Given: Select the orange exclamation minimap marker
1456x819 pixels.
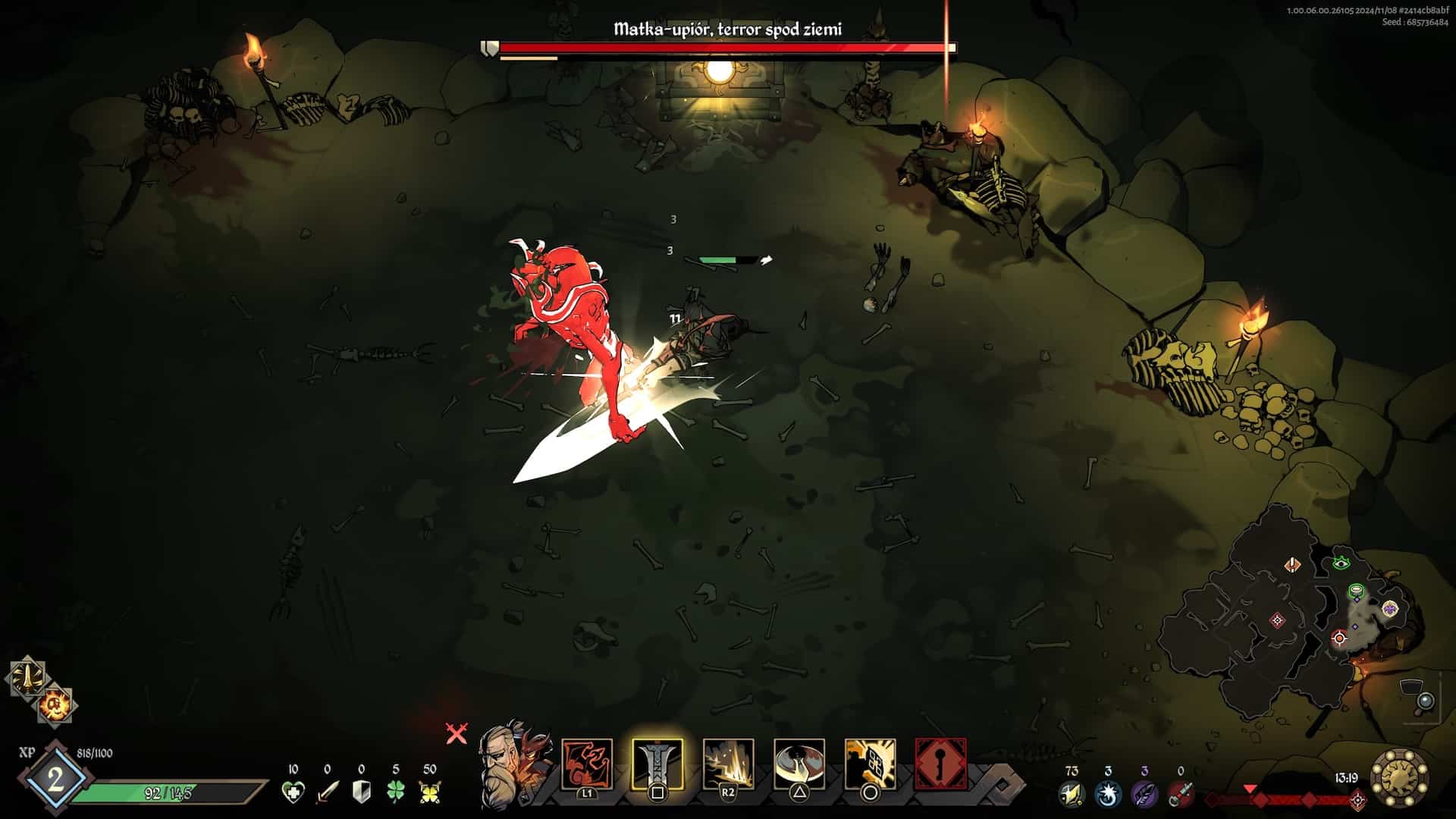Looking at the screenshot, I should click(x=1293, y=564).
